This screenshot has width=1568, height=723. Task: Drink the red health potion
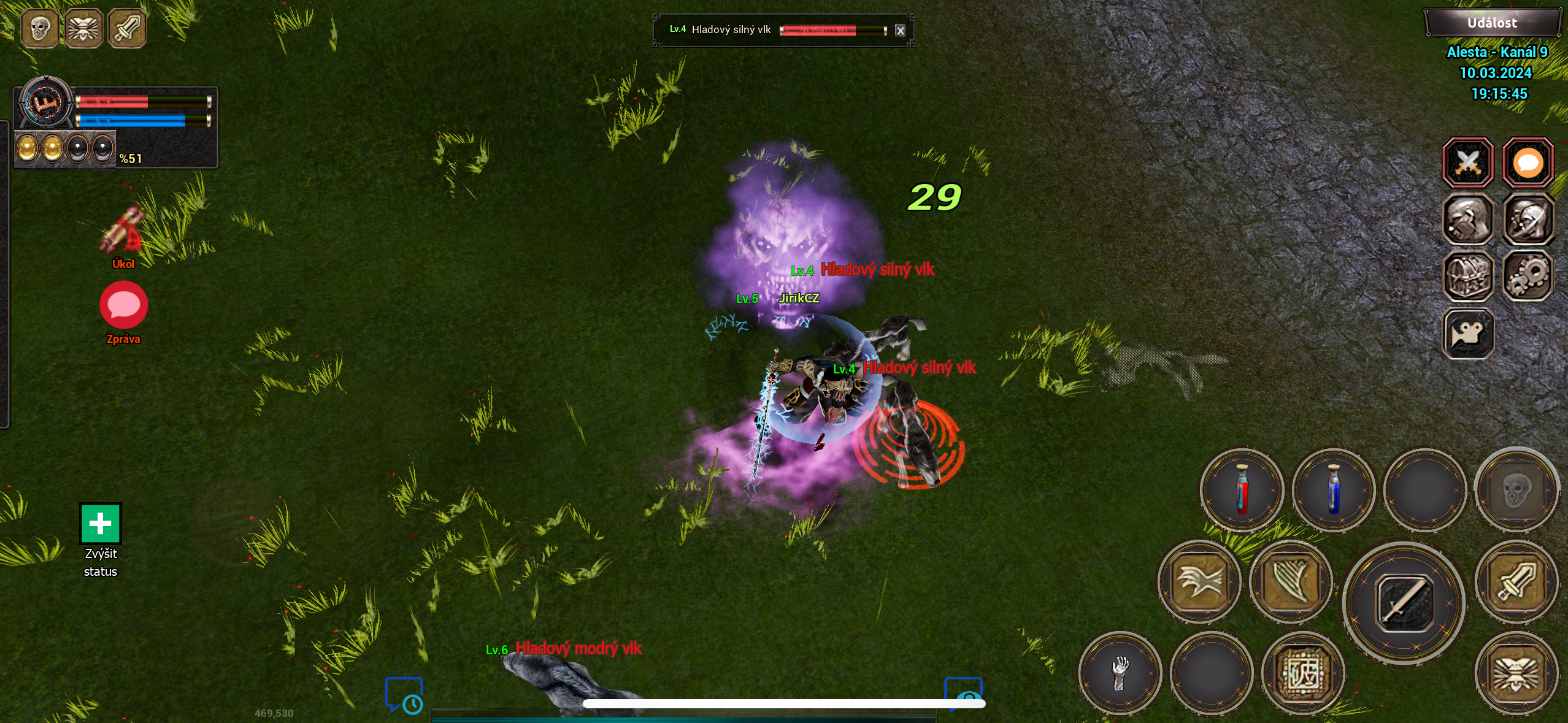[1242, 491]
